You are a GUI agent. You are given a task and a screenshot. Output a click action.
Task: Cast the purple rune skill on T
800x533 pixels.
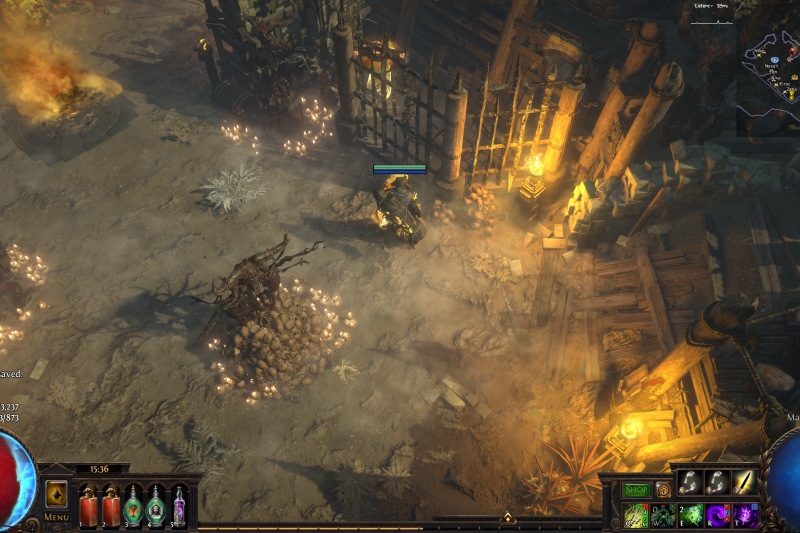[744, 516]
